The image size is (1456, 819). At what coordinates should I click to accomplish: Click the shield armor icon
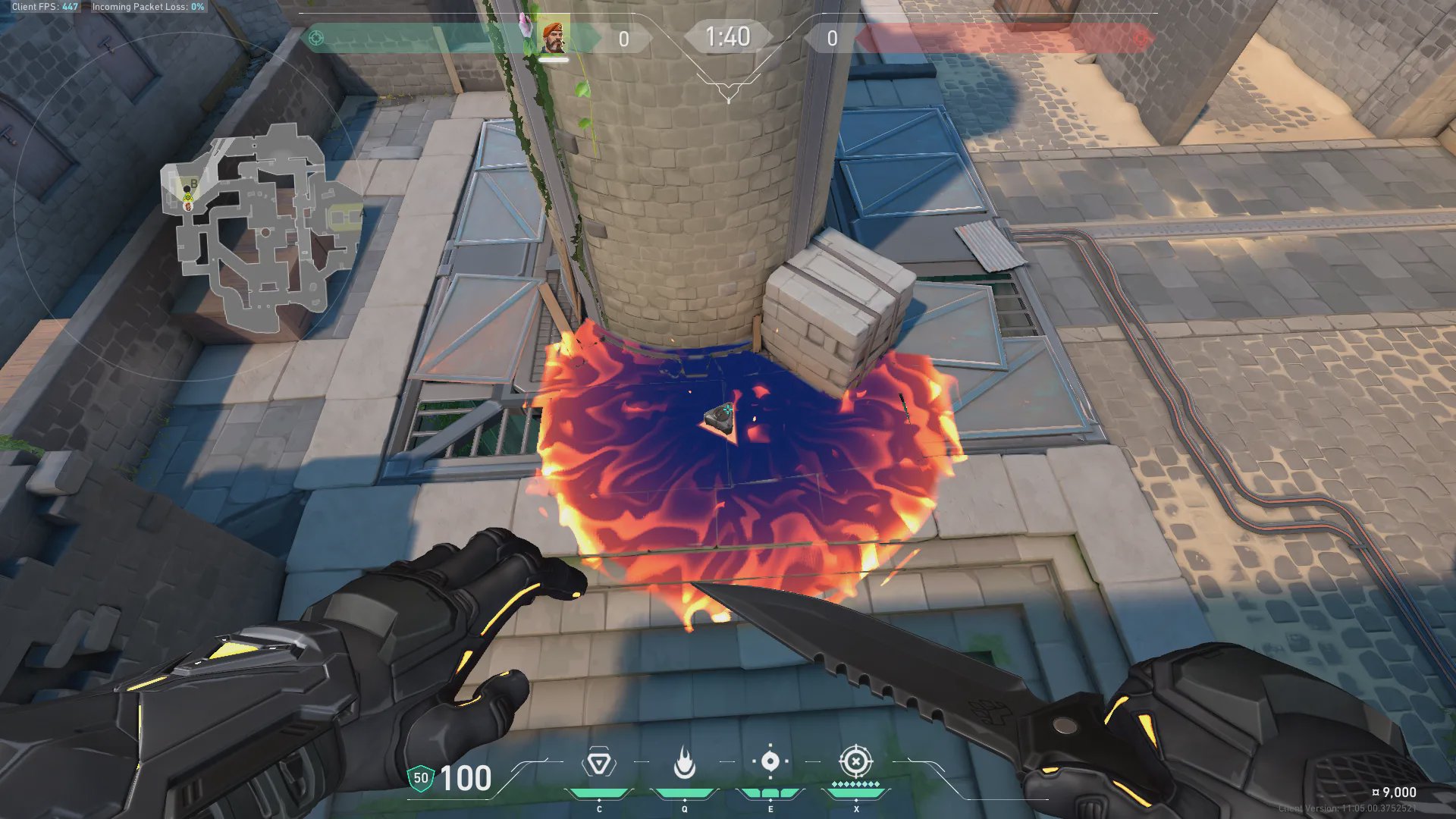pos(420,778)
